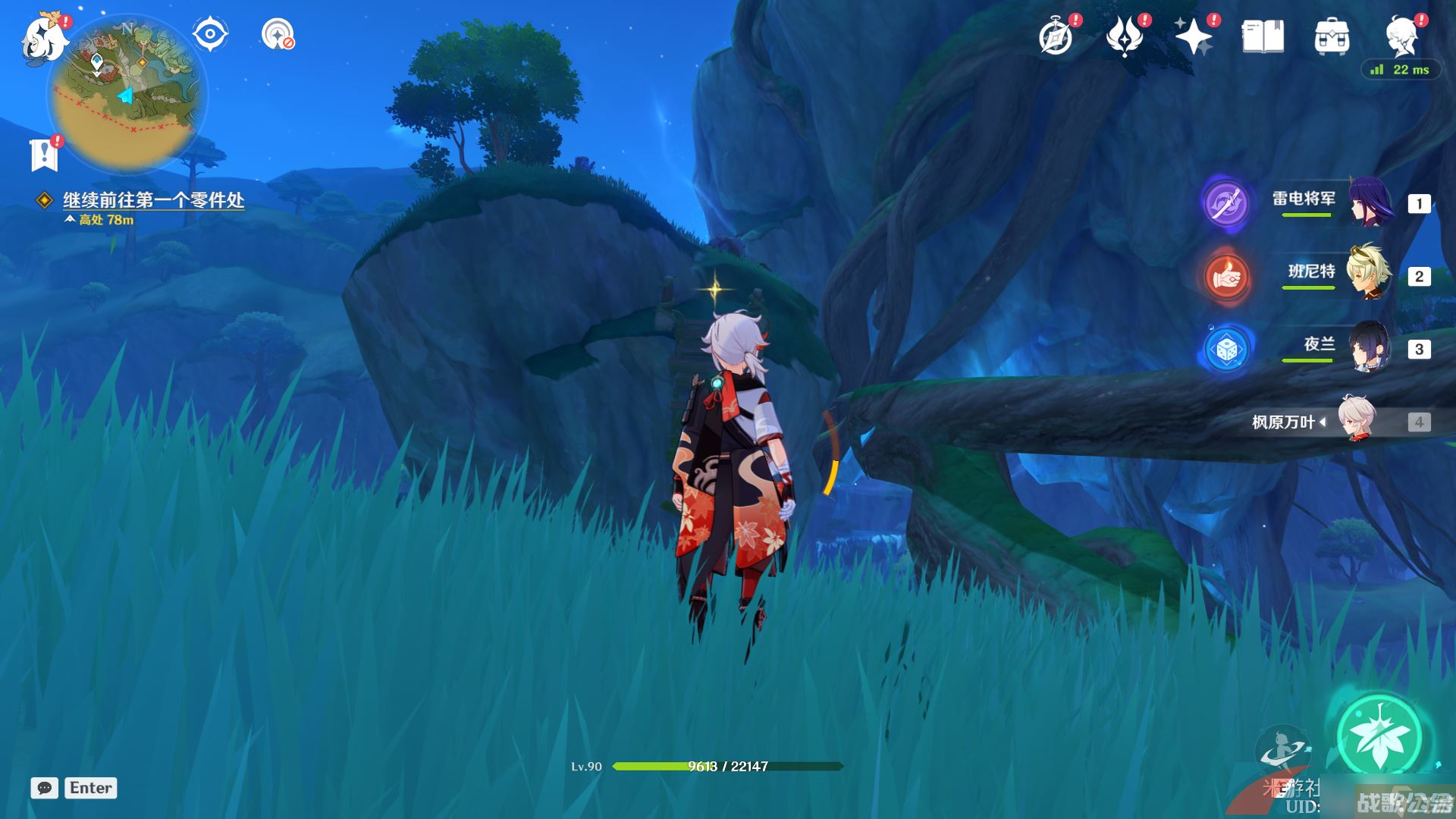Trigger Raiden Shogun's purple burst icon
1456x819 pixels.
pos(1226,203)
